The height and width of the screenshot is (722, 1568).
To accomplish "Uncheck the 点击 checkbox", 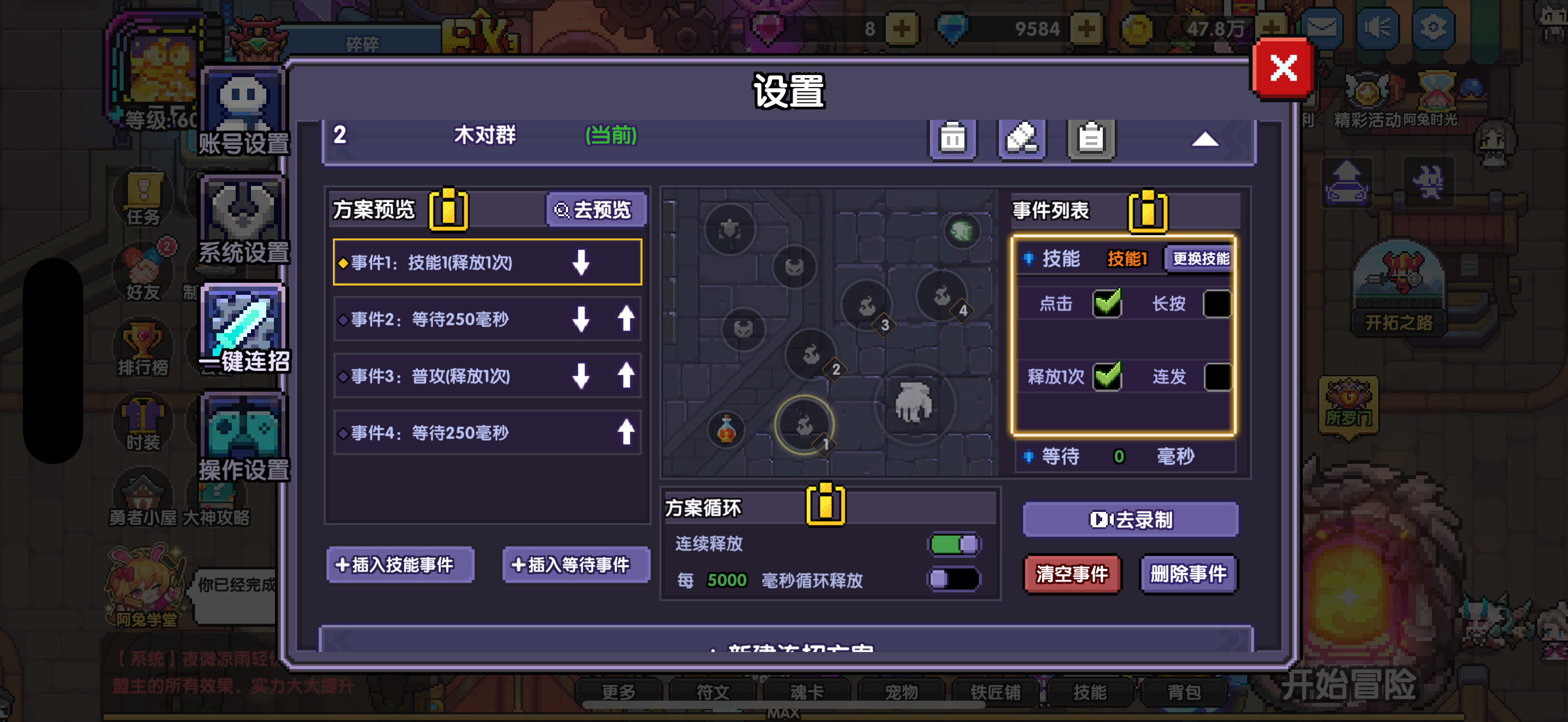I will pyautogui.click(x=1108, y=304).
